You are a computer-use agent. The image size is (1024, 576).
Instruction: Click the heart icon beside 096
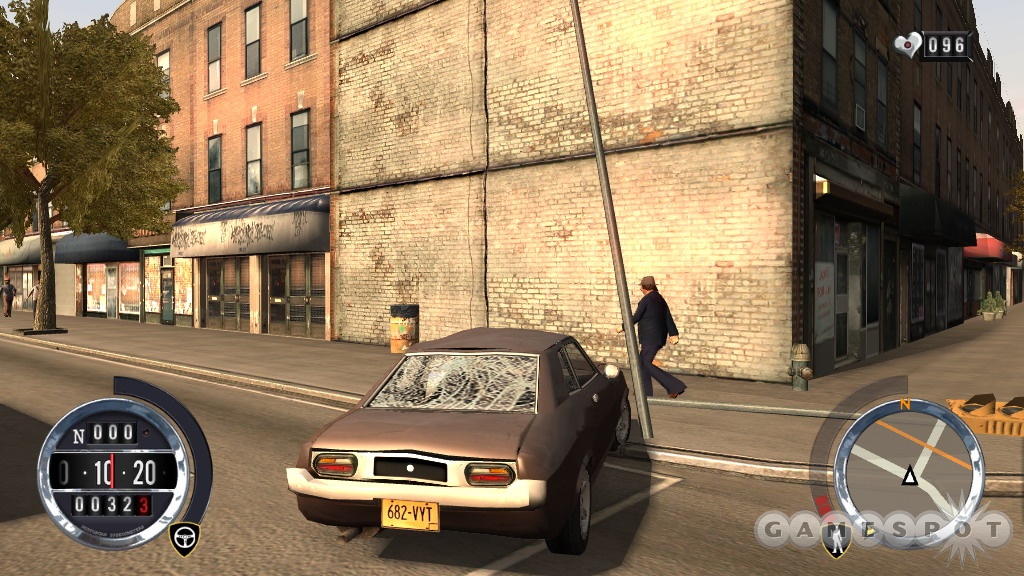[x=908, y=45]
